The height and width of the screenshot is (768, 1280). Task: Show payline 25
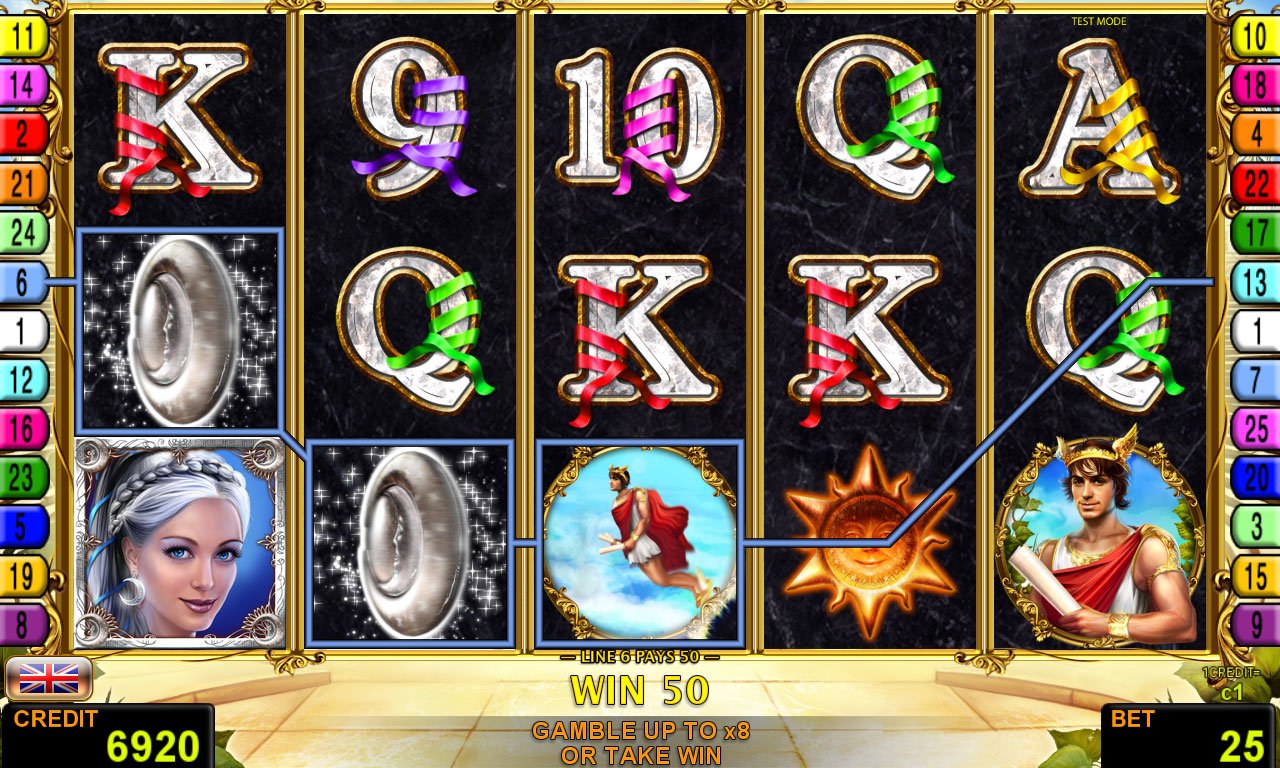click(1255, 429)
